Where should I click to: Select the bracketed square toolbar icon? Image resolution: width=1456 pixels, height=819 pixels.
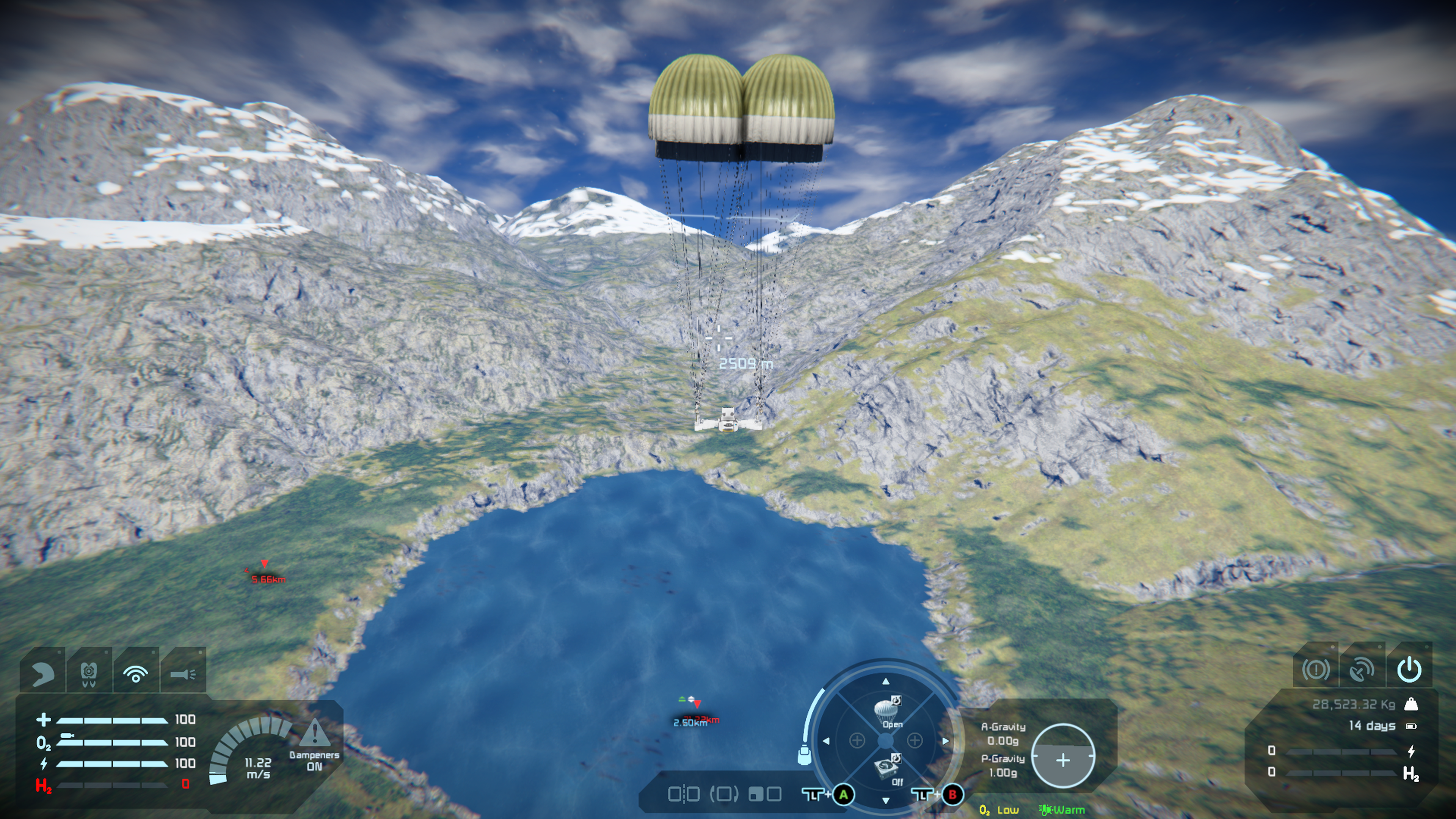(724, 795)
